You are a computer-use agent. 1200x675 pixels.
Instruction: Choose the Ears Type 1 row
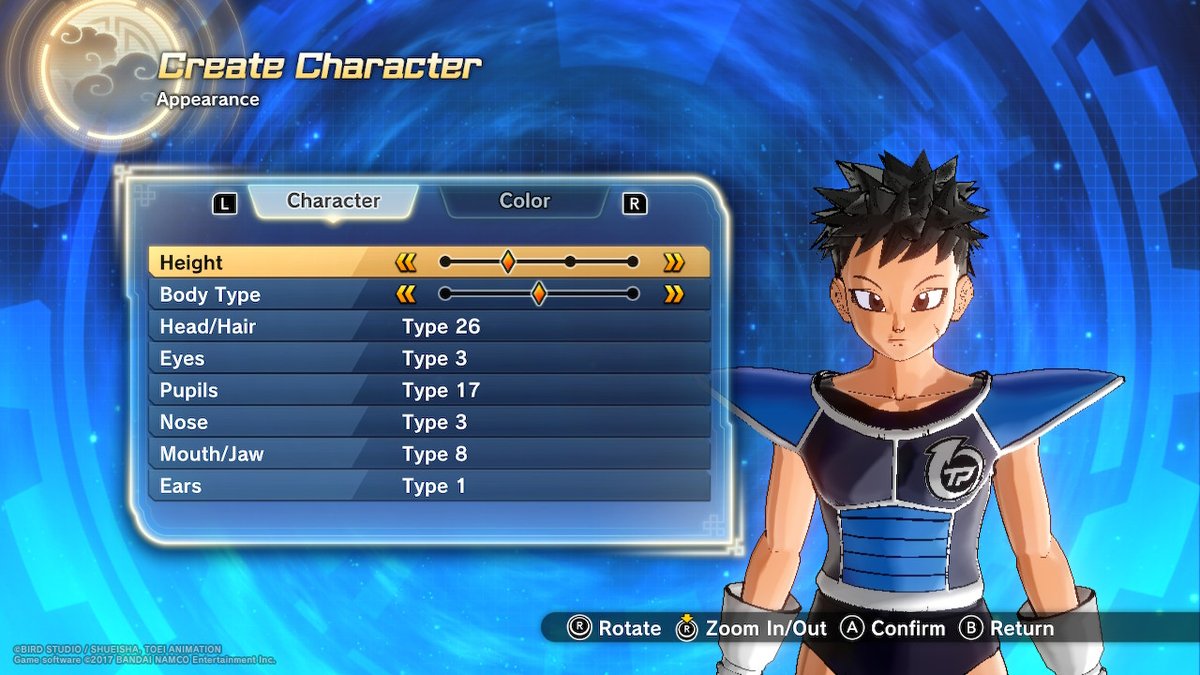pos(430,486)
